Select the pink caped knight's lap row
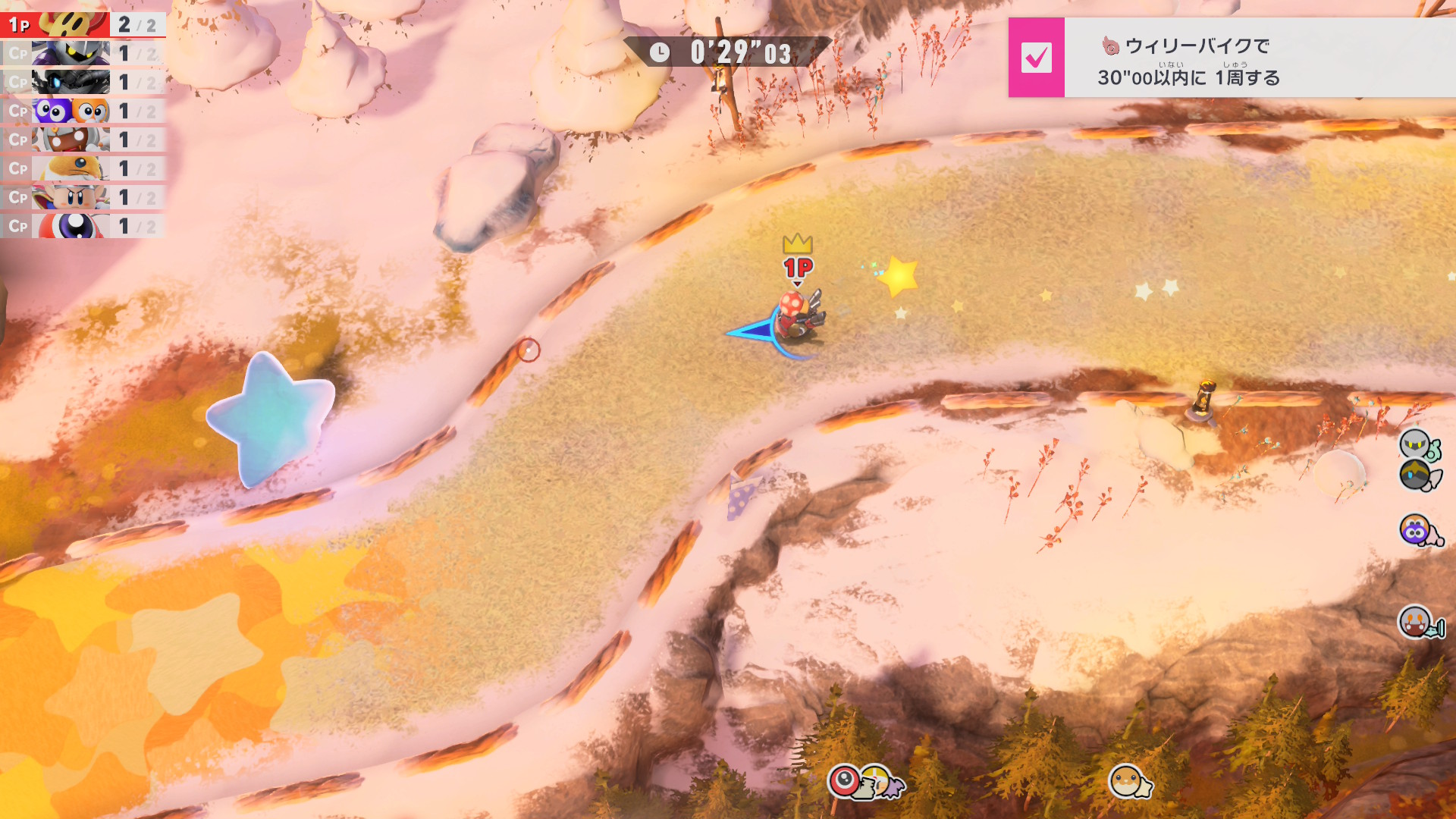This screenshot has width=1456, height=819. point(82,197)
